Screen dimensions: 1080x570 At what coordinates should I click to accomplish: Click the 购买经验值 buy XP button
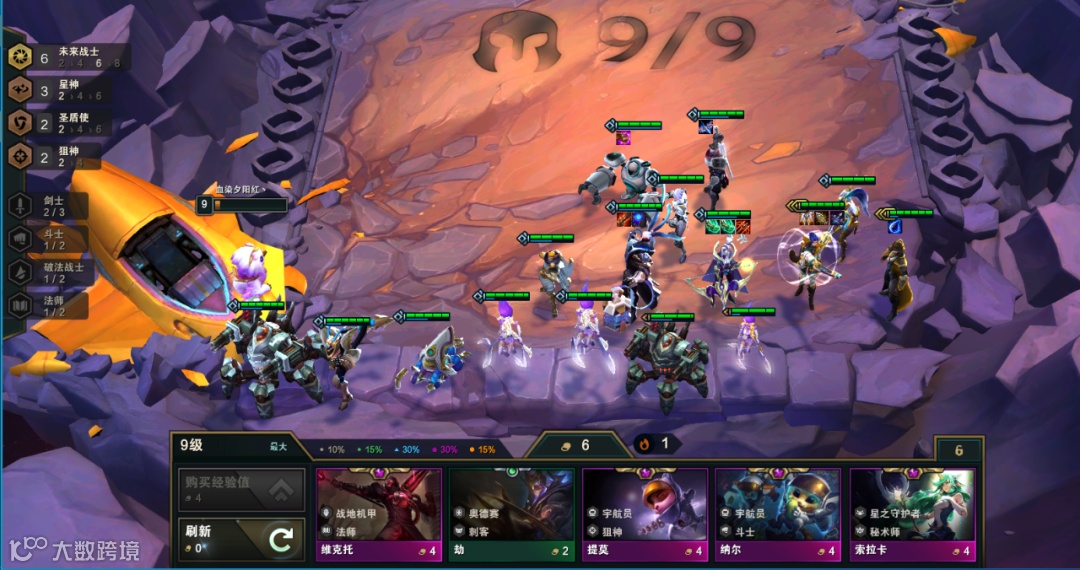241,489
